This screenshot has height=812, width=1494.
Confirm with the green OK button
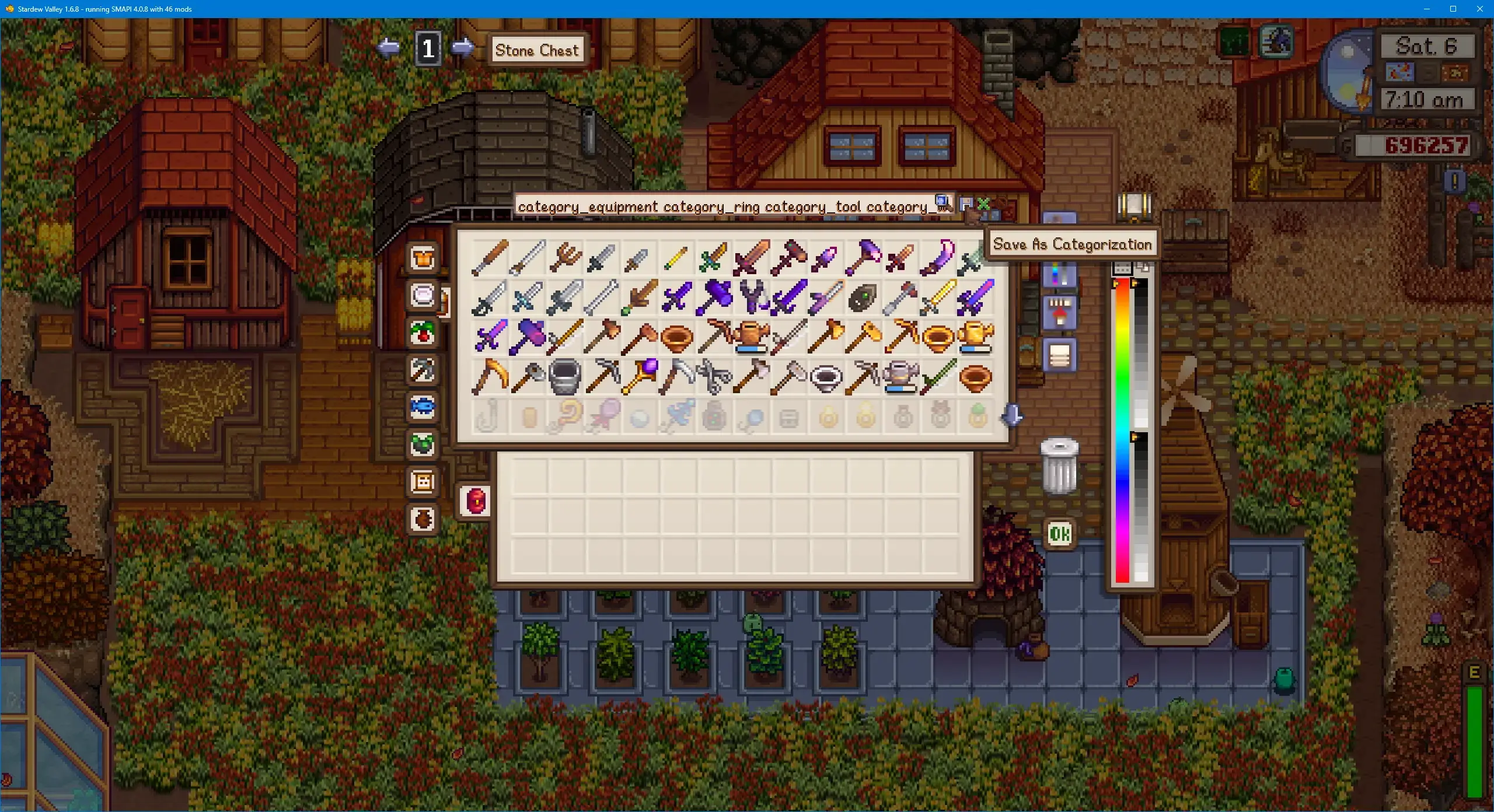(1059, 533)
